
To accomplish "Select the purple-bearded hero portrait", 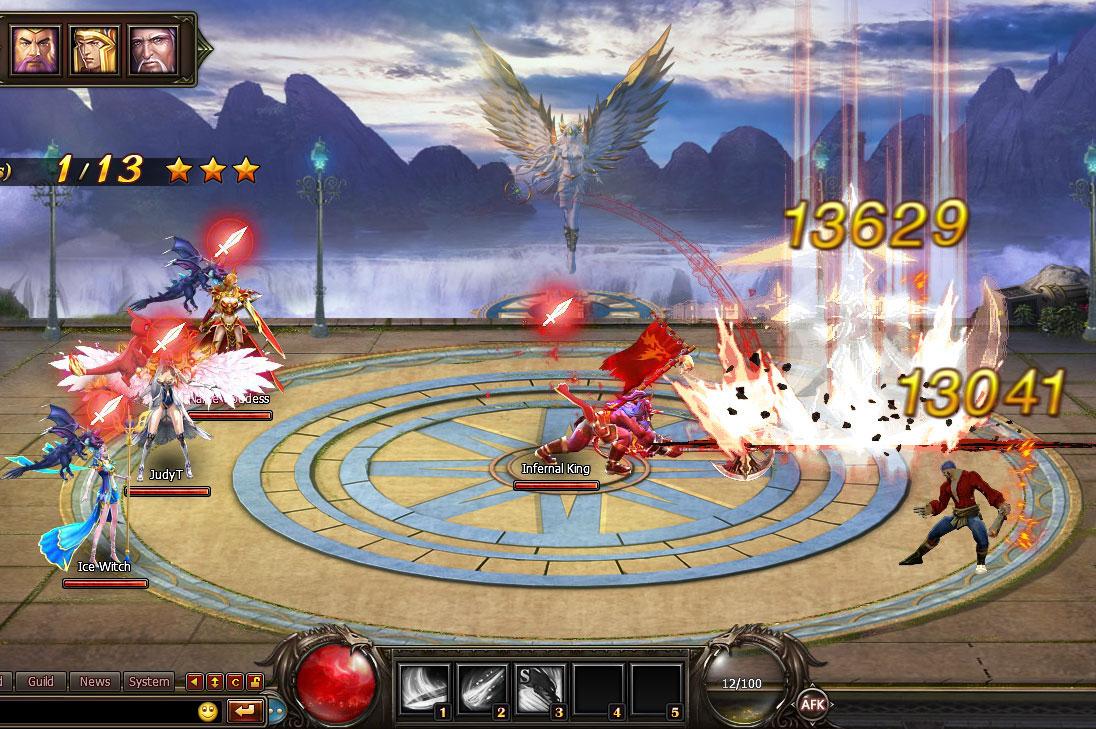I will (35, 49).
